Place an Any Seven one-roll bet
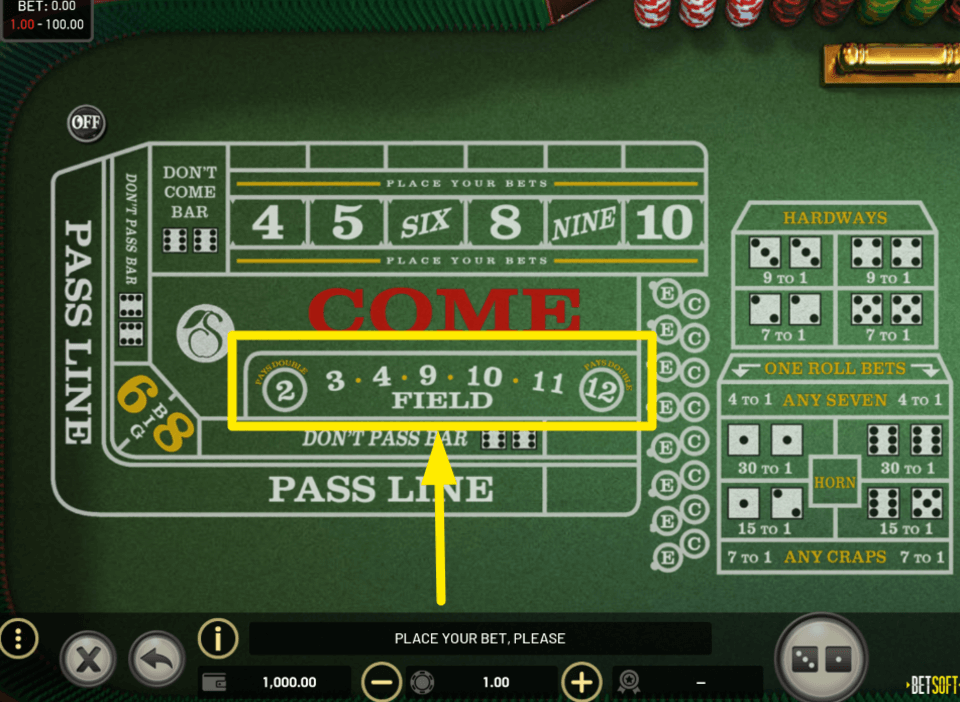 click(835, 400)
